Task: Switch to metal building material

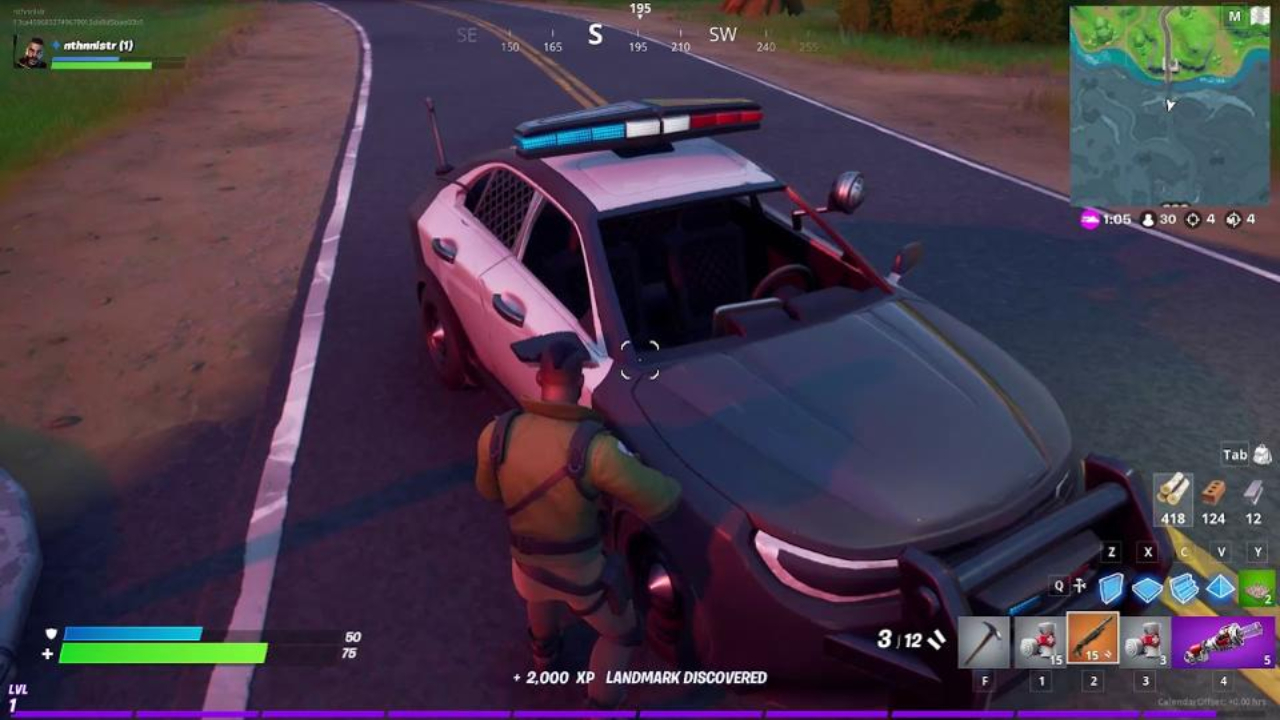Action: (1253, 492)
